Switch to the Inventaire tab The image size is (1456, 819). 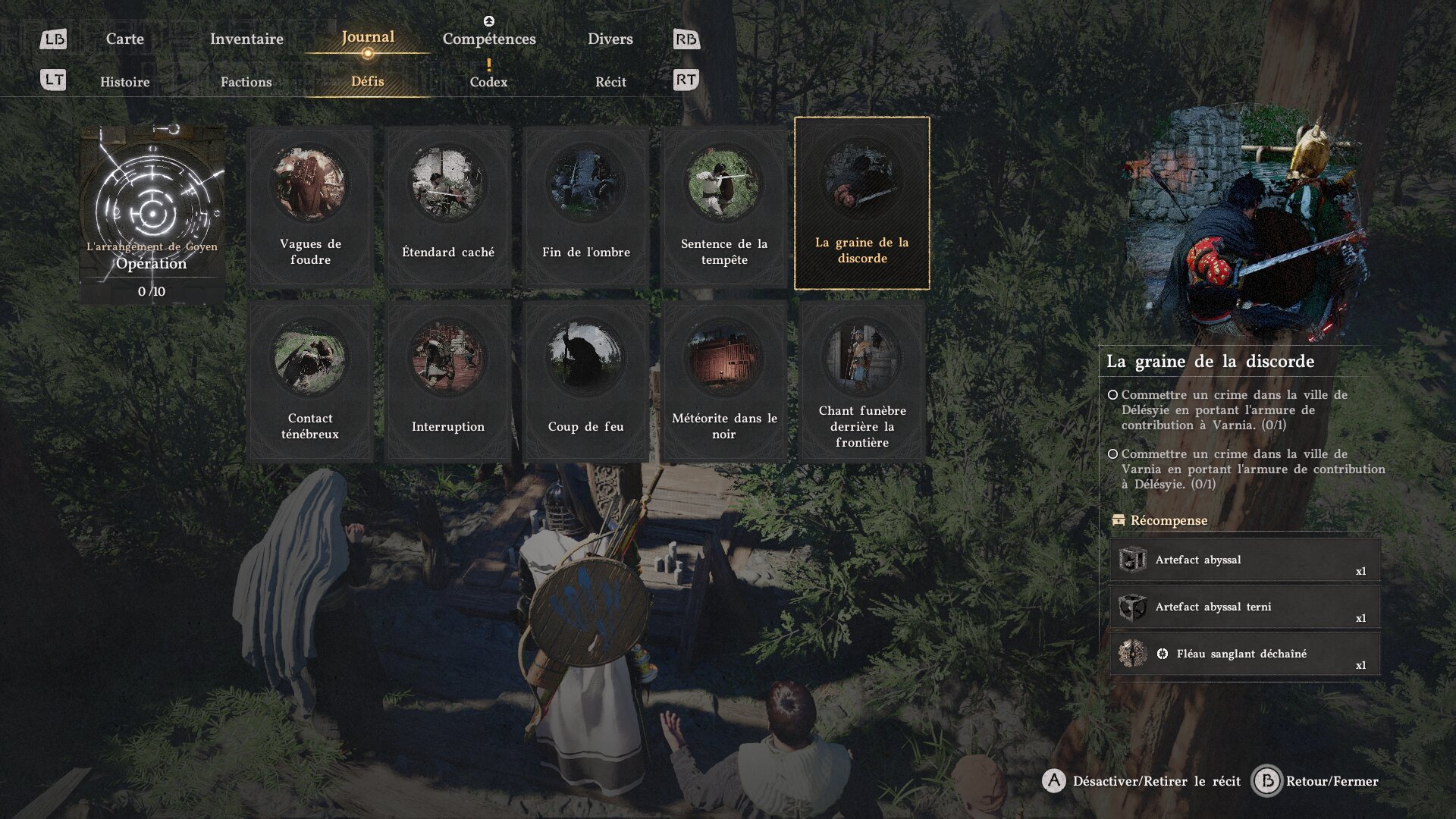tap(246, 39)
